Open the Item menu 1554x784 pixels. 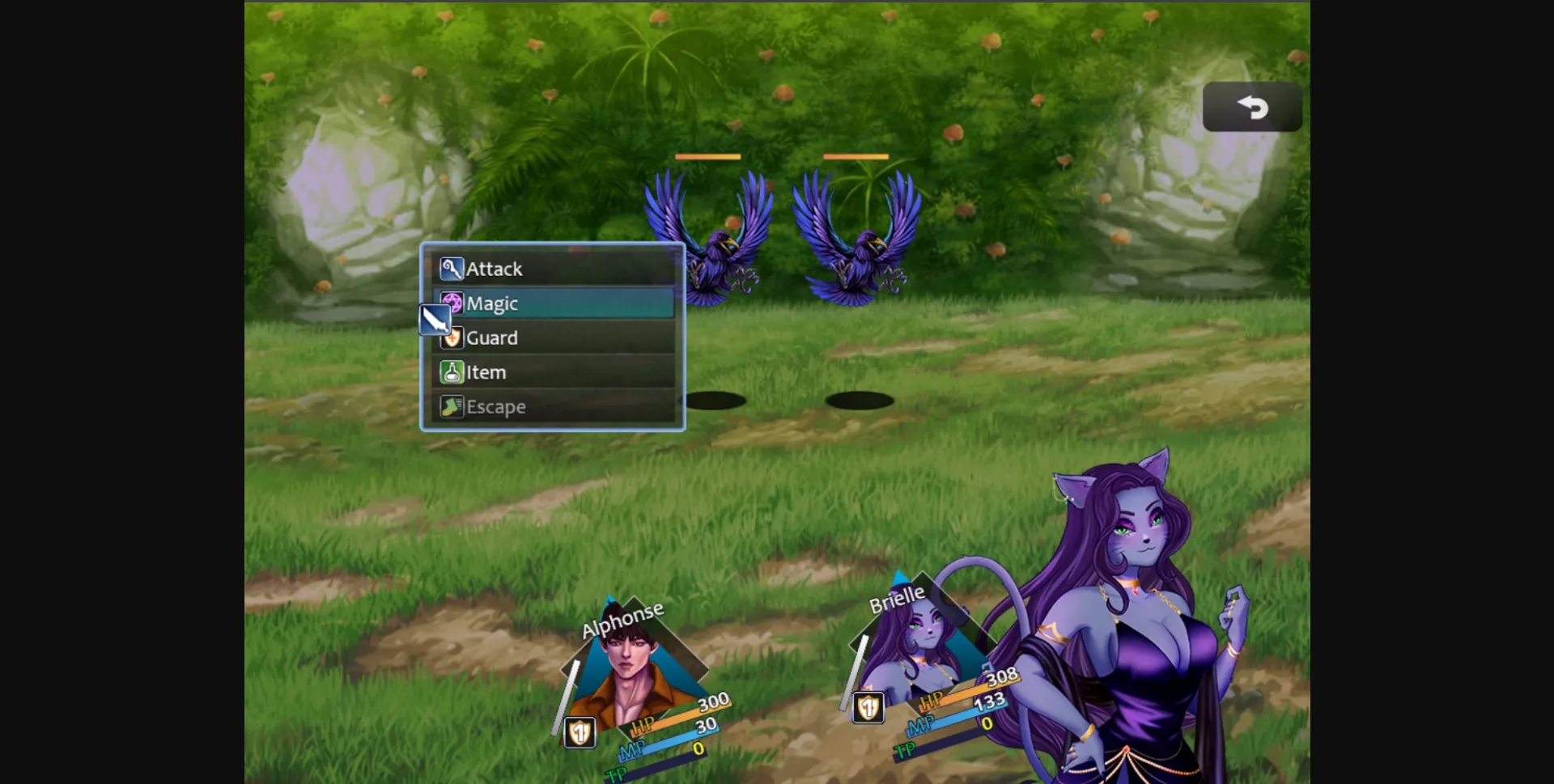coord(553,372)
